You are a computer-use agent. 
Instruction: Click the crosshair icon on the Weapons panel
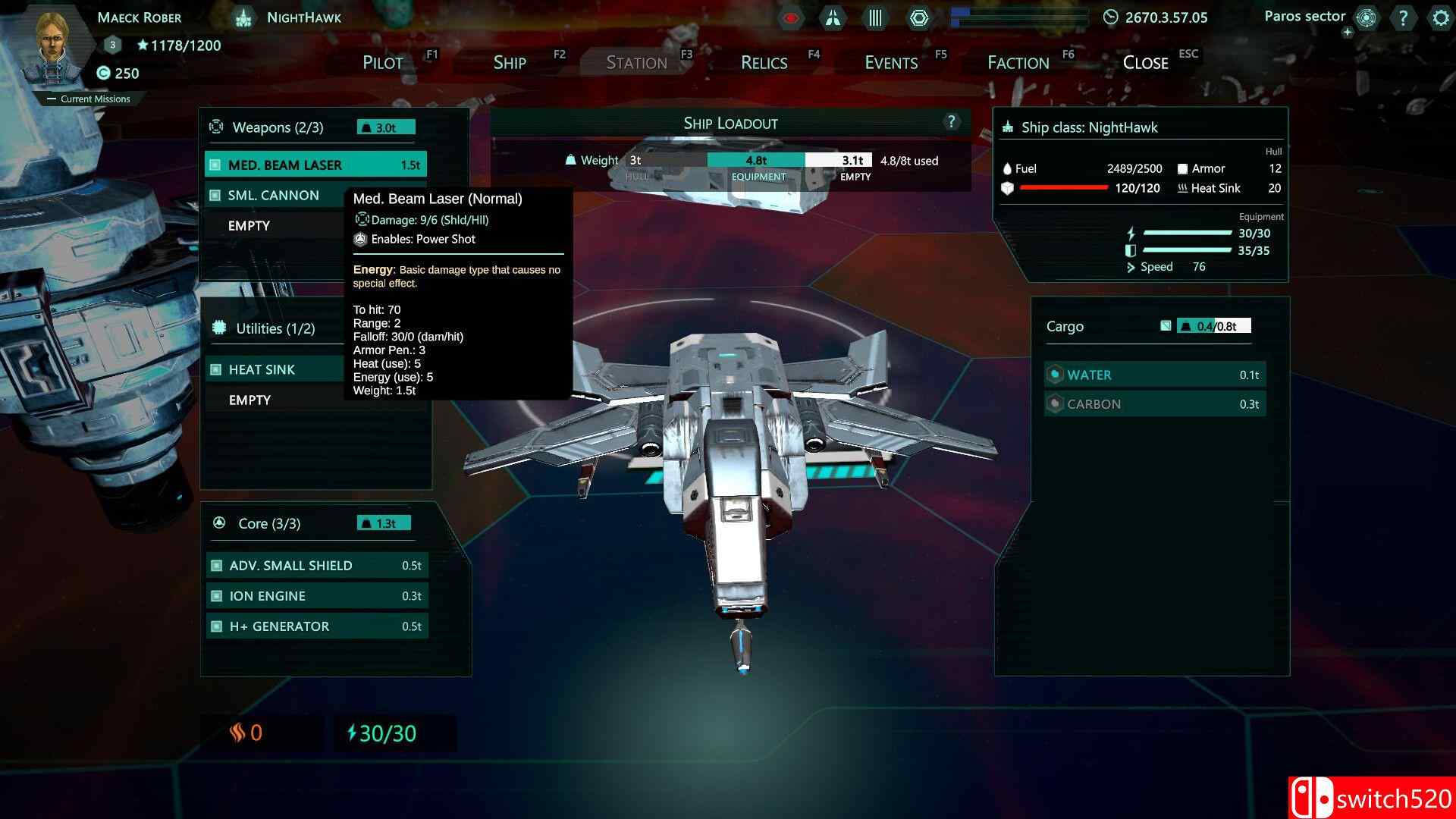(217, 127)
